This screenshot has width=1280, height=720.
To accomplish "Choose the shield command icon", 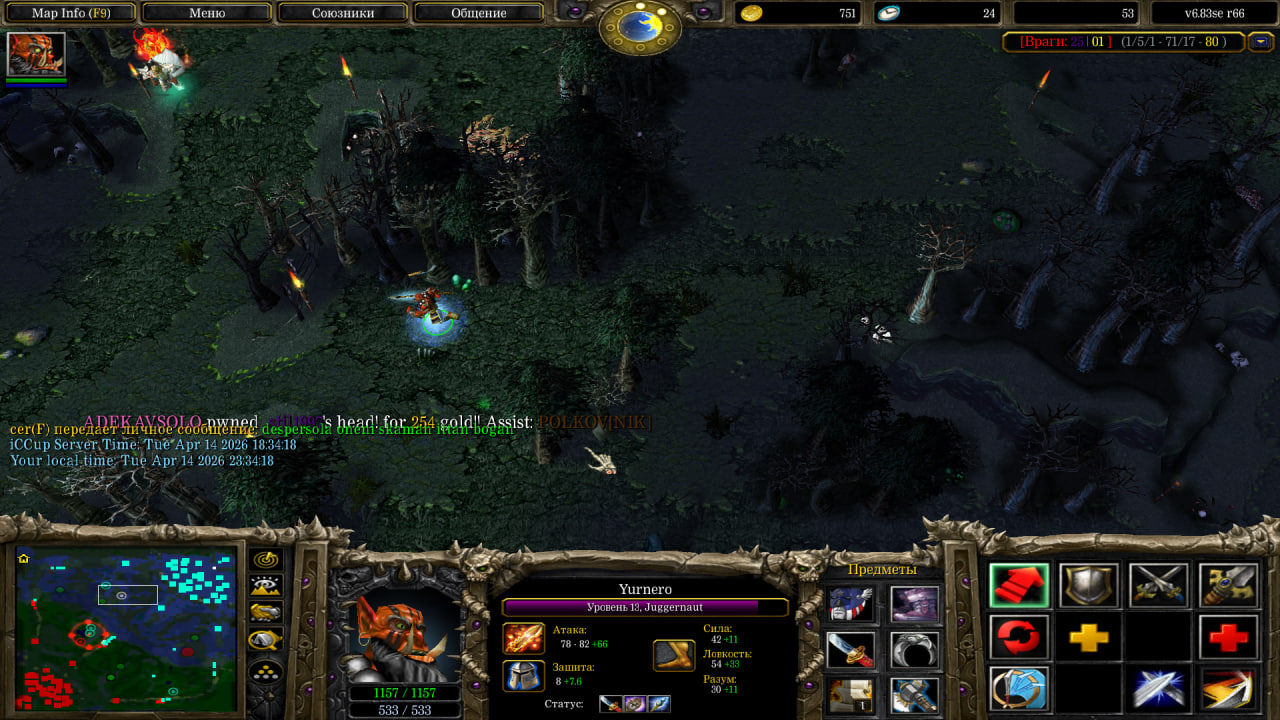I will (x=1089, y=586).
